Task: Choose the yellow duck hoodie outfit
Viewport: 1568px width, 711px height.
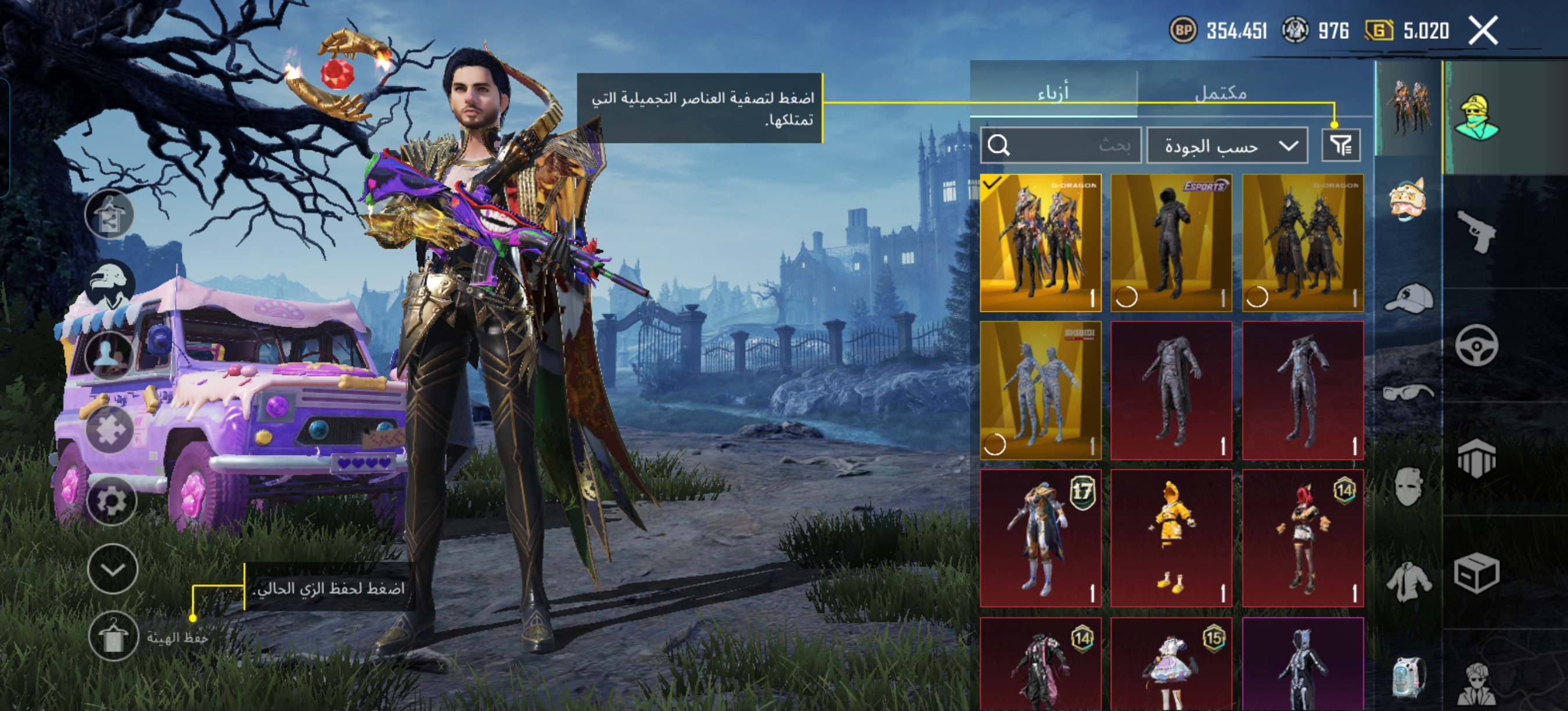Action: [x=1171, y=538]
